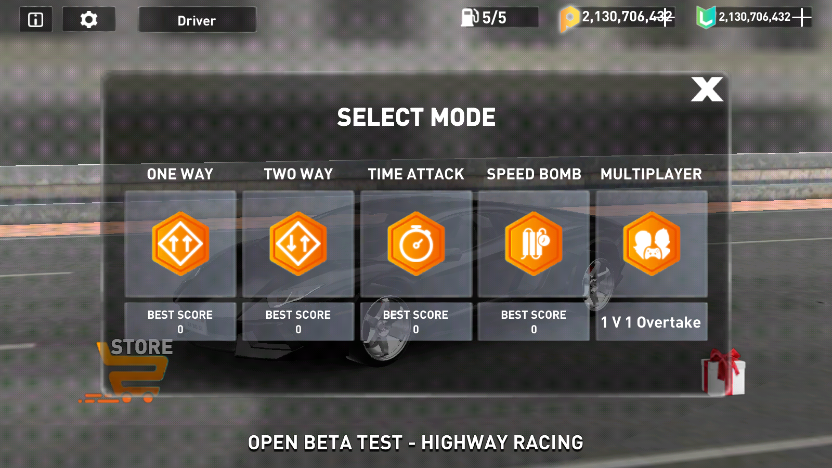
Task: Start the Time Attack mode
Action: [416, 243]
